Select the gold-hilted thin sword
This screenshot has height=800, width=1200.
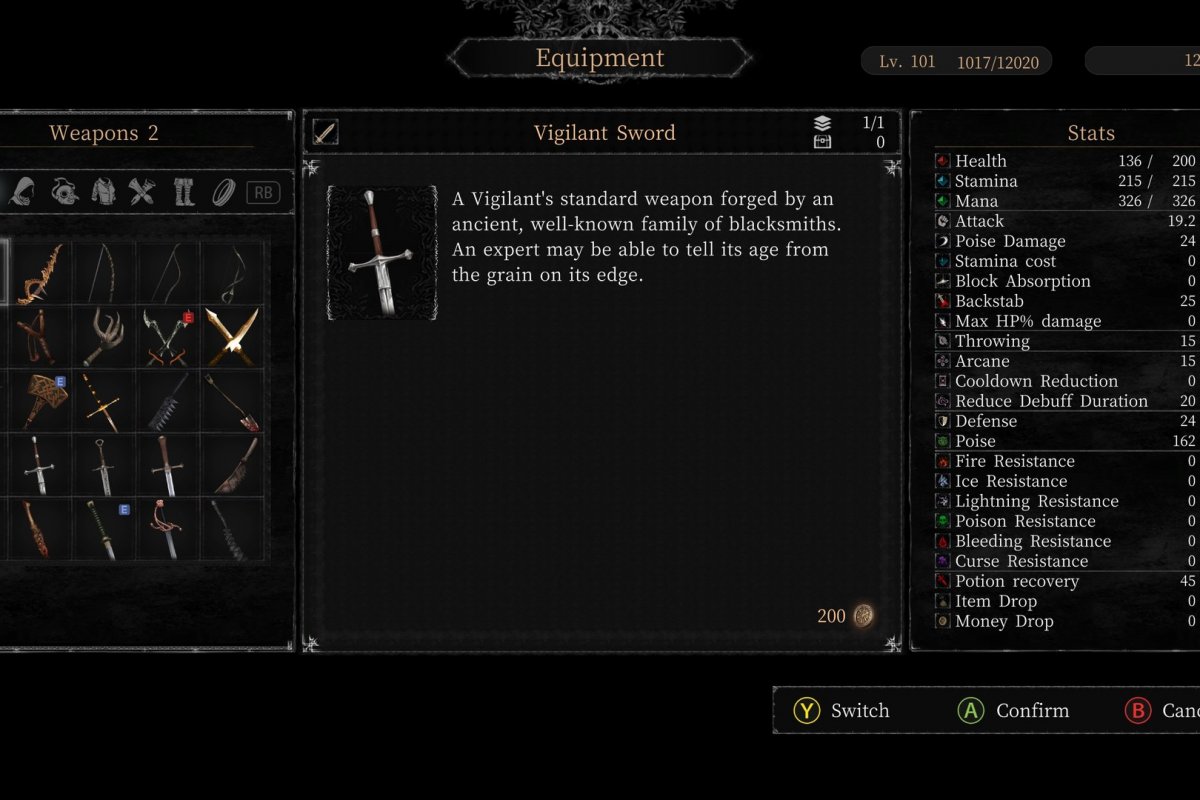coord(104,400)
